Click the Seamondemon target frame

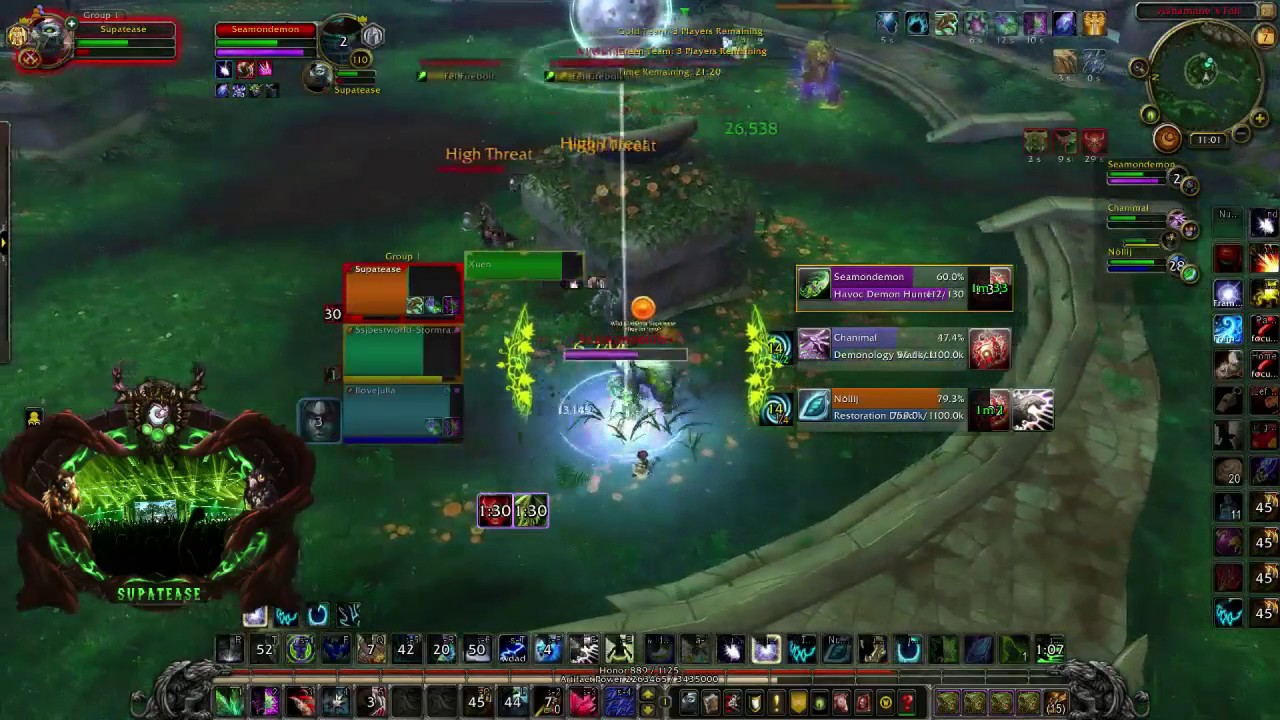(265, 40)
